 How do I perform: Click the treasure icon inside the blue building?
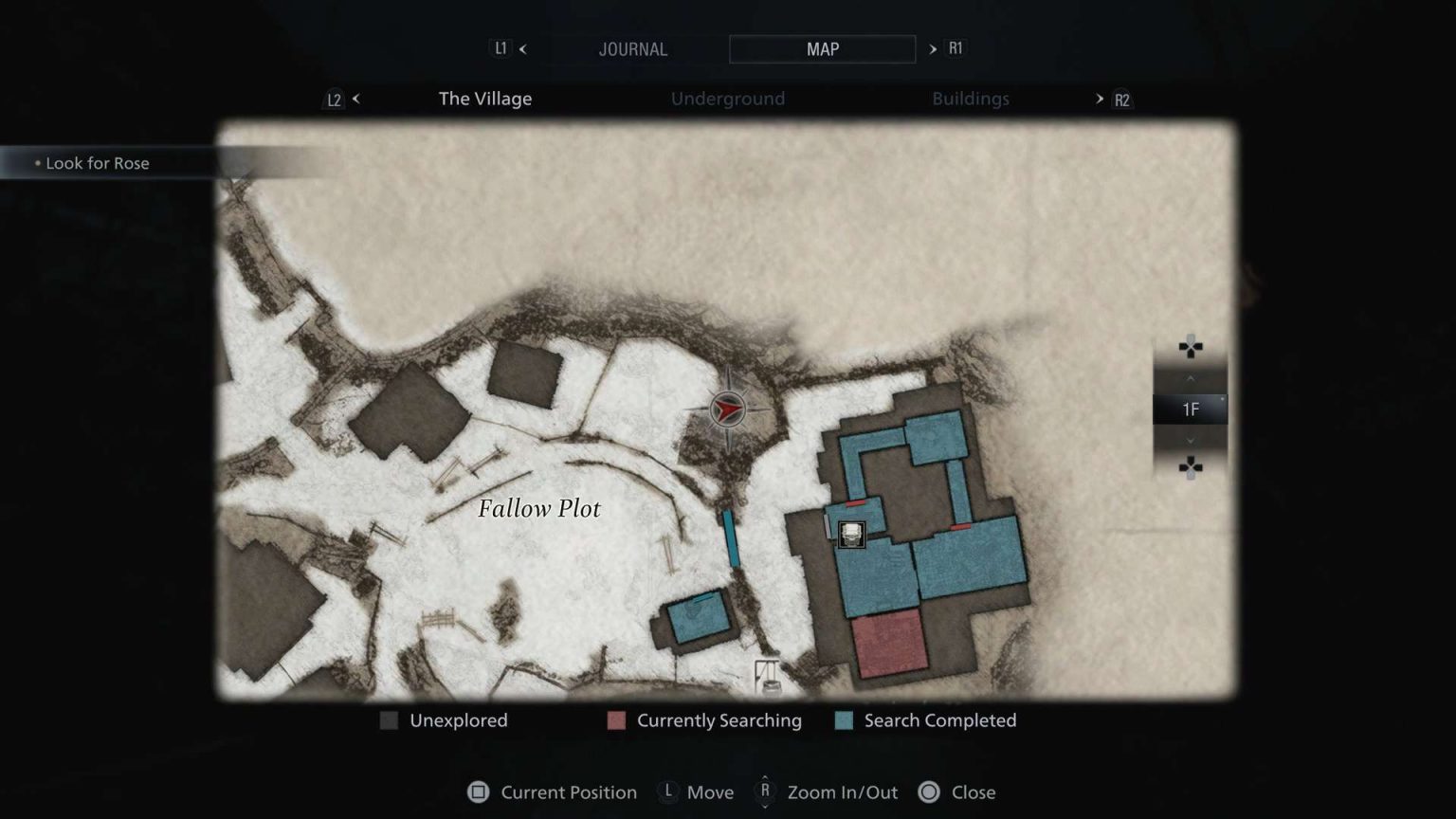coord(850,536)
